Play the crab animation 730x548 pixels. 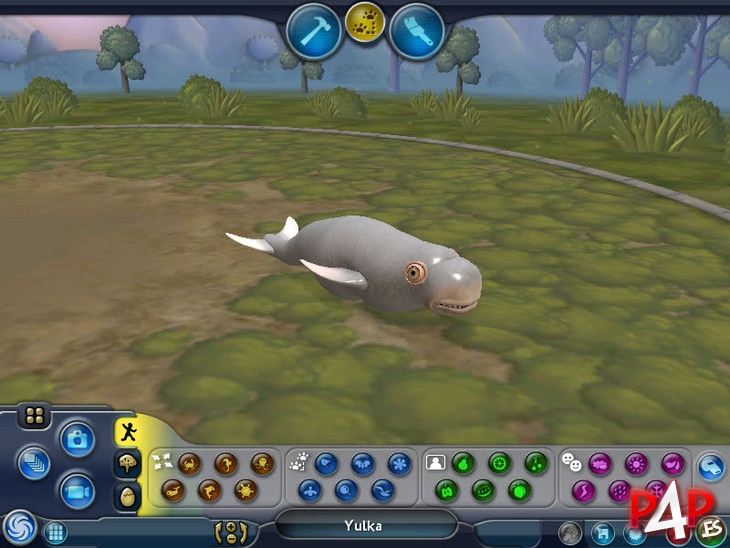190,463
